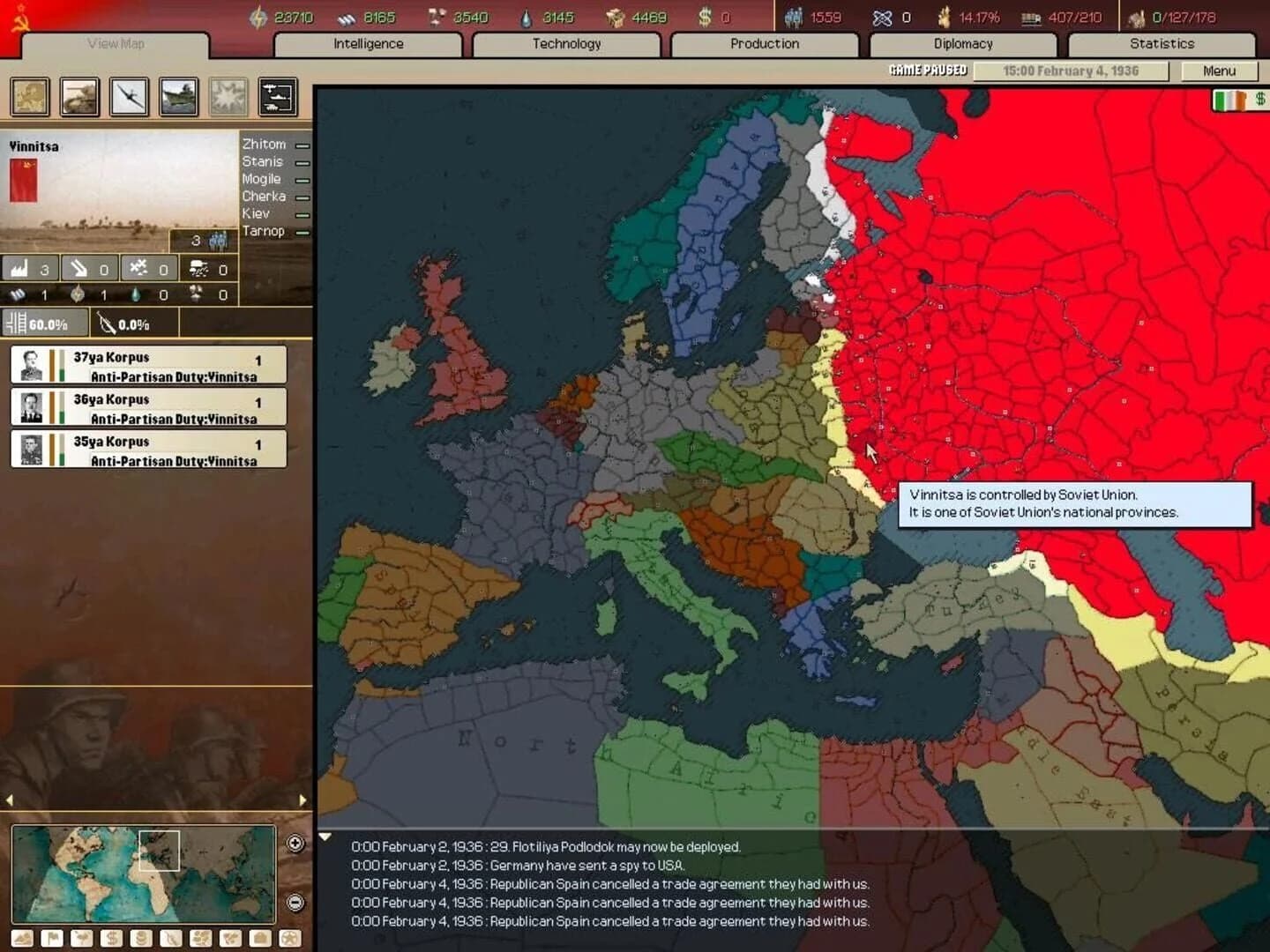This screenshot has height=952, width=1270.
Task: Switch to the economic dollar map mode icon
Action: pyautogui.click(x=111, y=938)
